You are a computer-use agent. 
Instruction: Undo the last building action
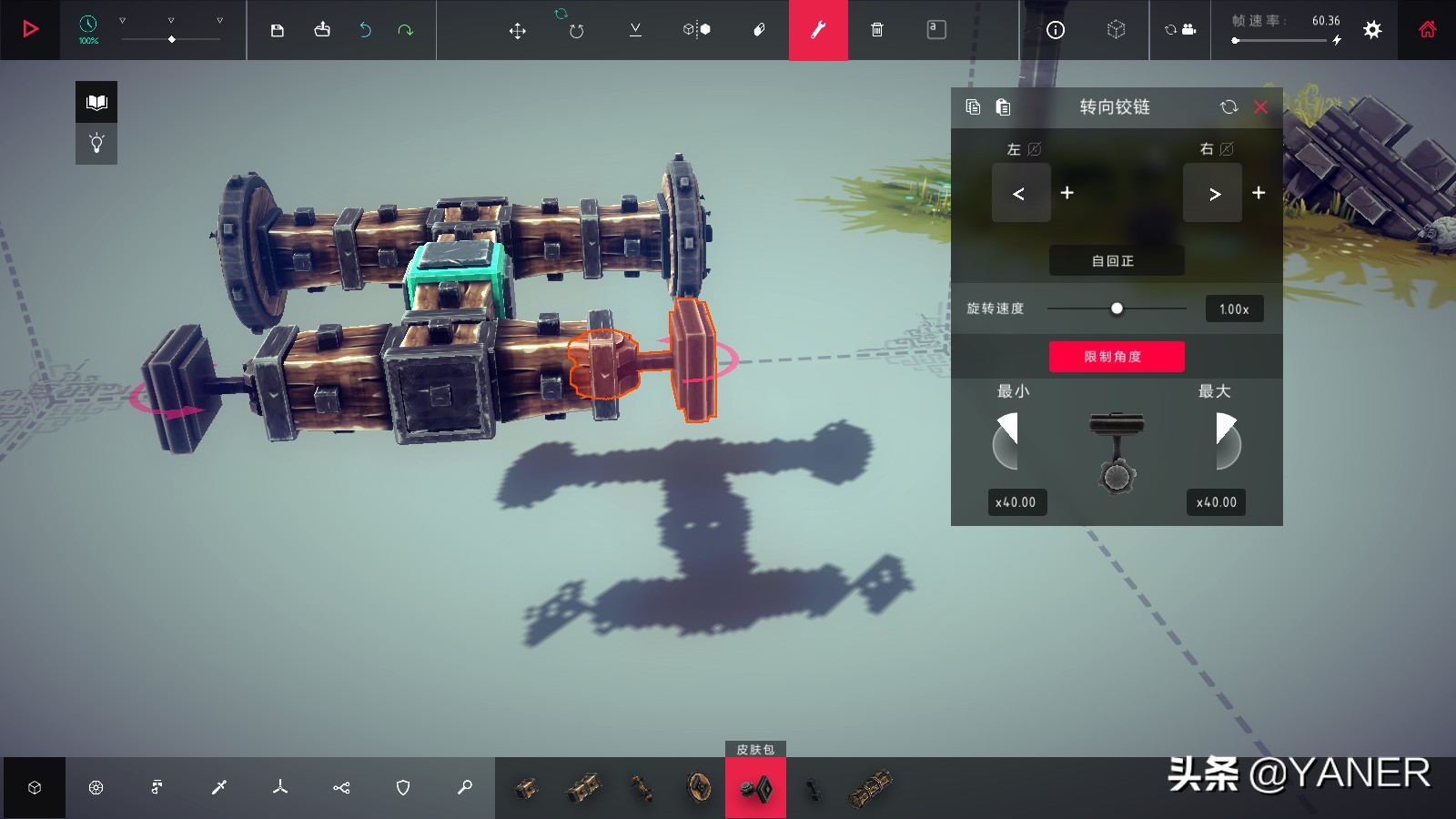point(365,30)
